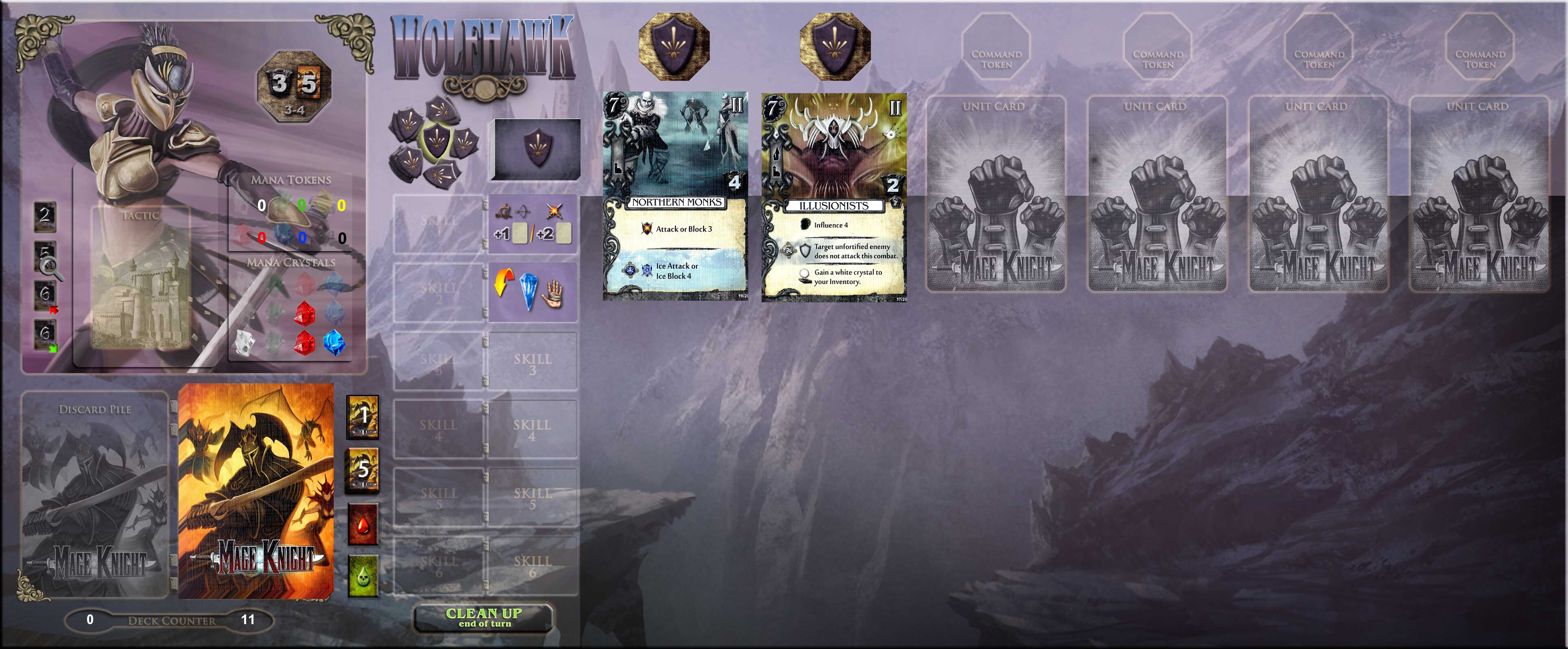Click the face-down shield skill card stack
This screenshot has width=1568, height=649.
point(536,149)
